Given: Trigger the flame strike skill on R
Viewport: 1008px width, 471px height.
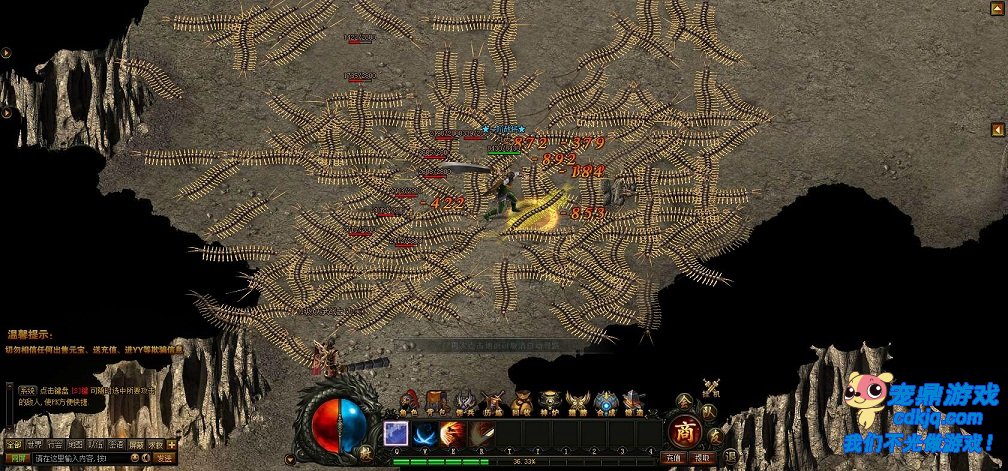Looking at the screenshot, I should [482, 433].
